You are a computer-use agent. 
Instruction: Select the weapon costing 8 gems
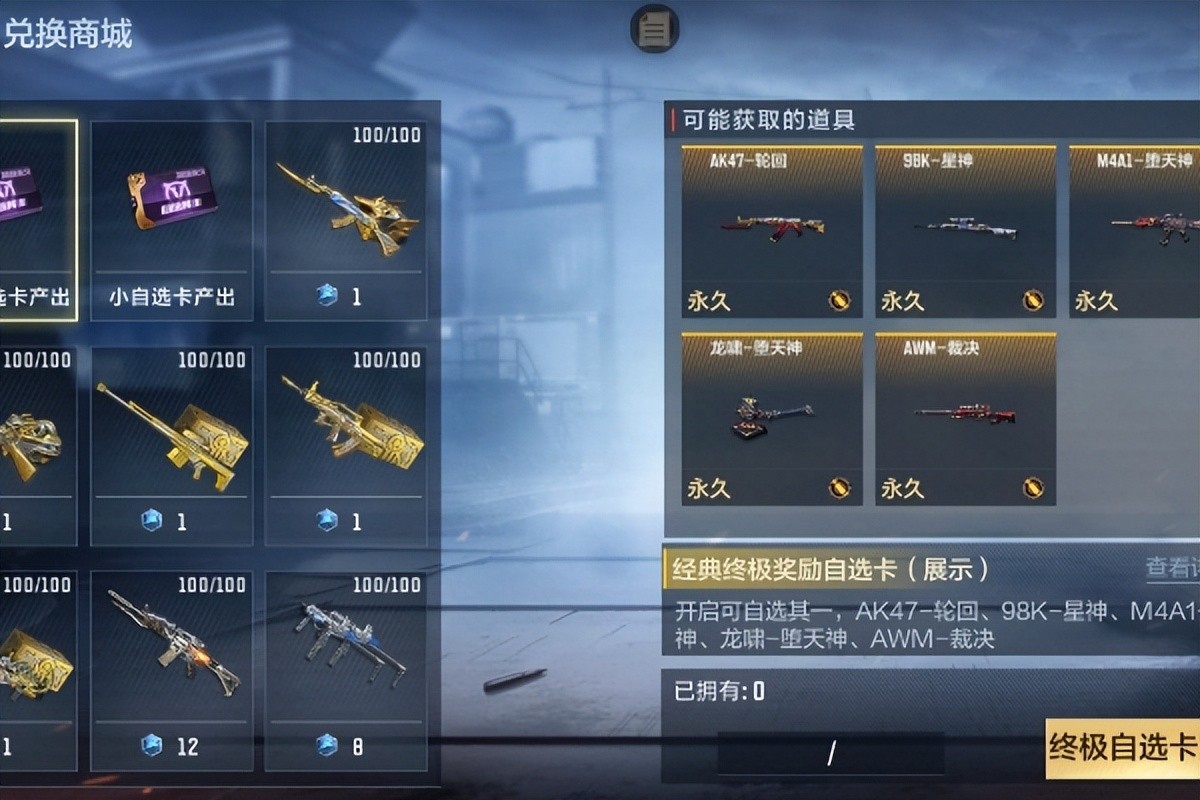(x=346, y=670)
